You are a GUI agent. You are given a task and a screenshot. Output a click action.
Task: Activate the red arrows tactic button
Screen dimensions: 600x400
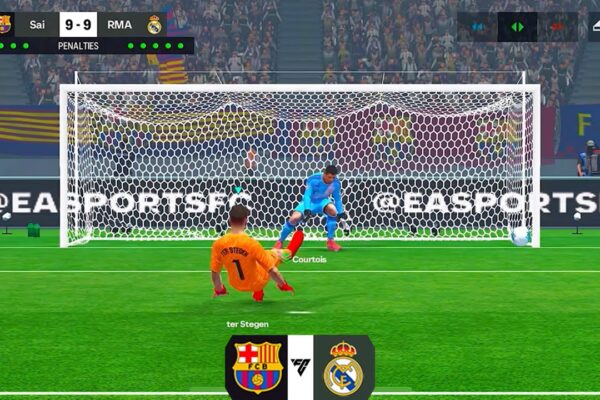coord(557,26)
